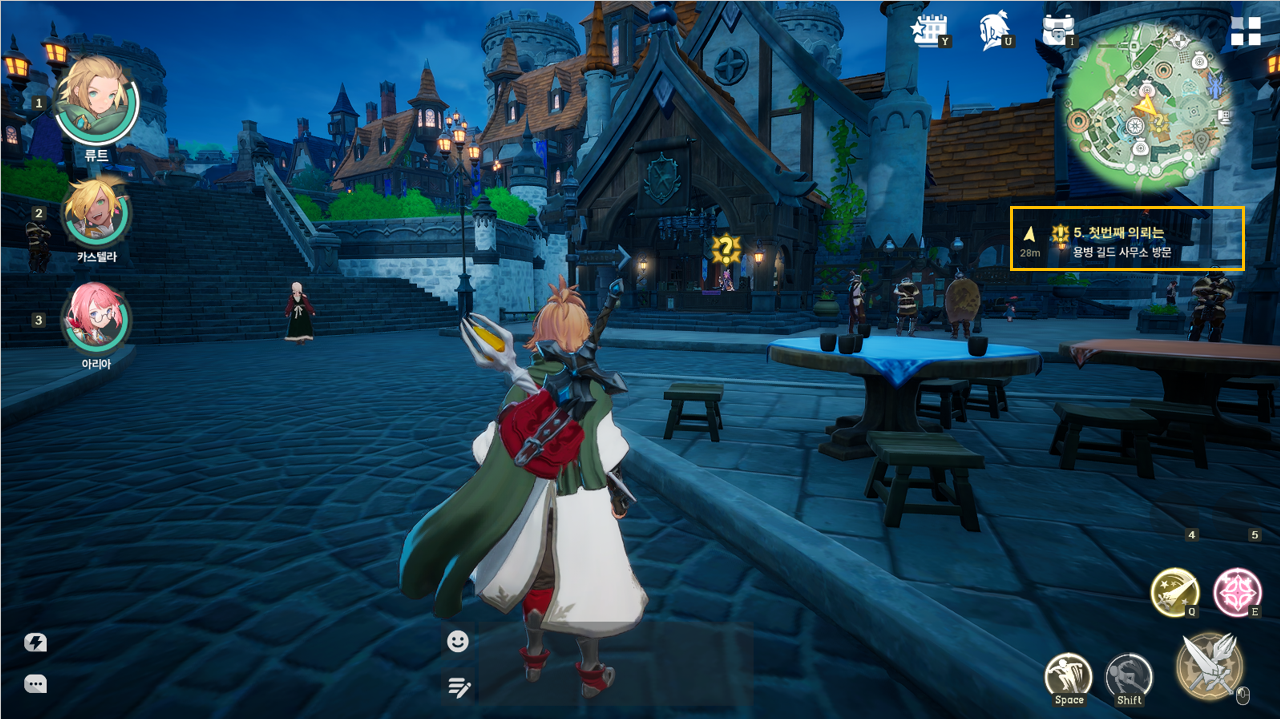This screenshot has height=719, width=1280.
Task: Open the four-square main menu
Action: tap(1246, 31)
